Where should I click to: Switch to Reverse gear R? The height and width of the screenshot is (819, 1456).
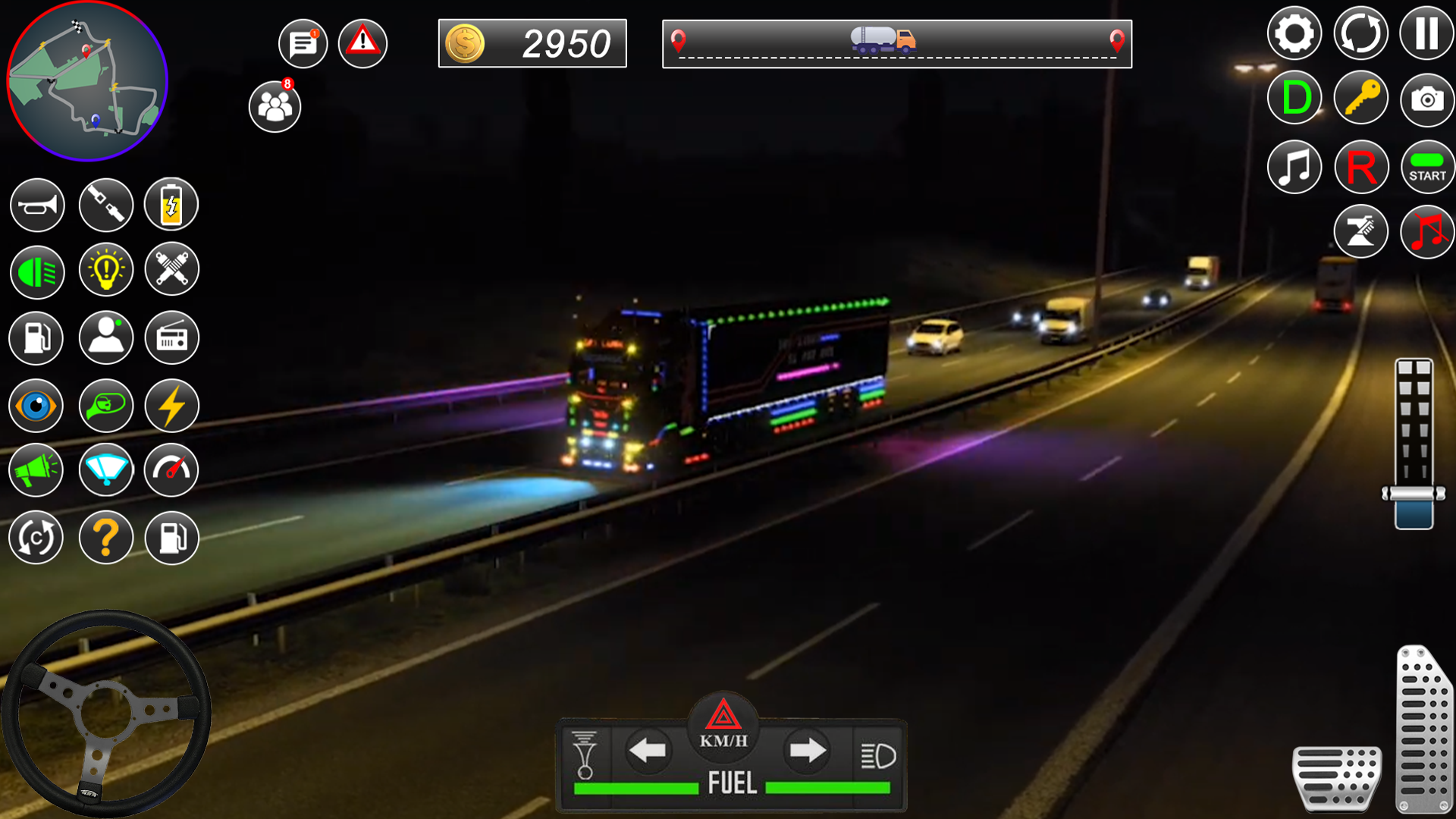[x=1361, y=166]
